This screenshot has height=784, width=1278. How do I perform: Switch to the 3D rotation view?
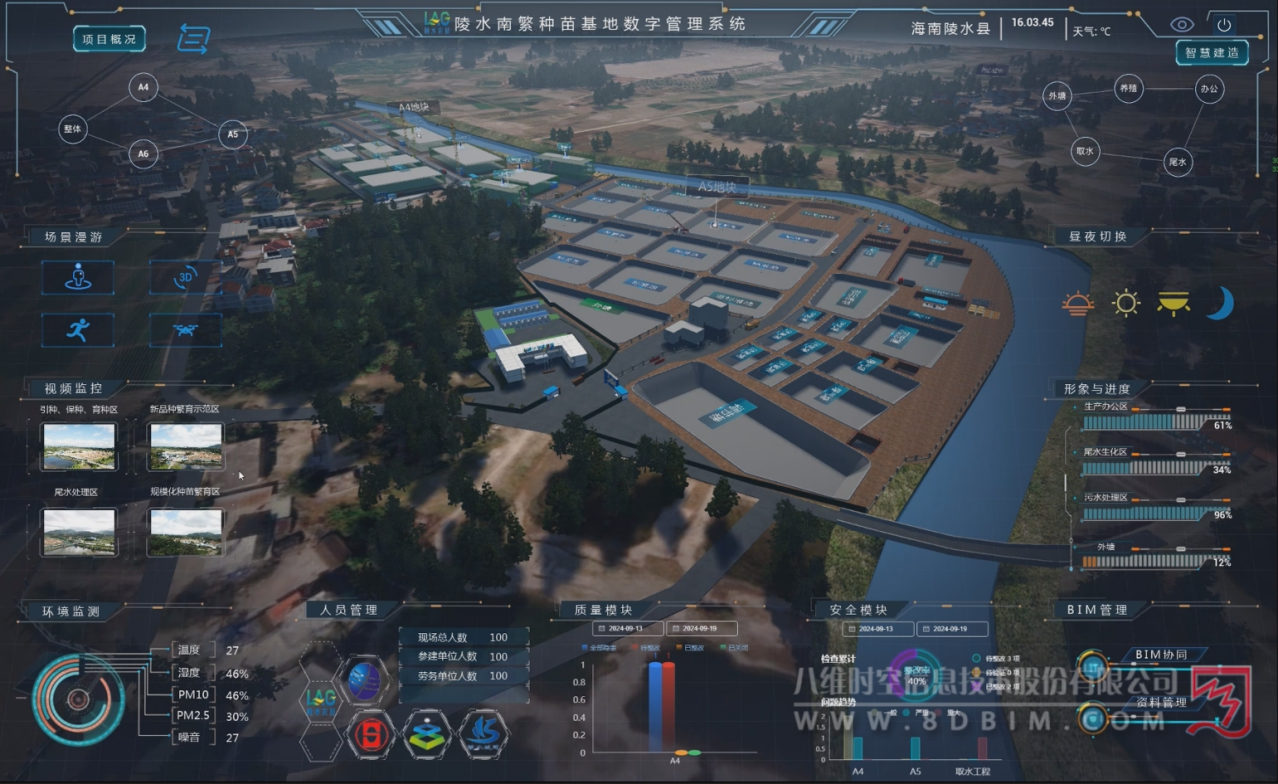[x=185, y=277]
